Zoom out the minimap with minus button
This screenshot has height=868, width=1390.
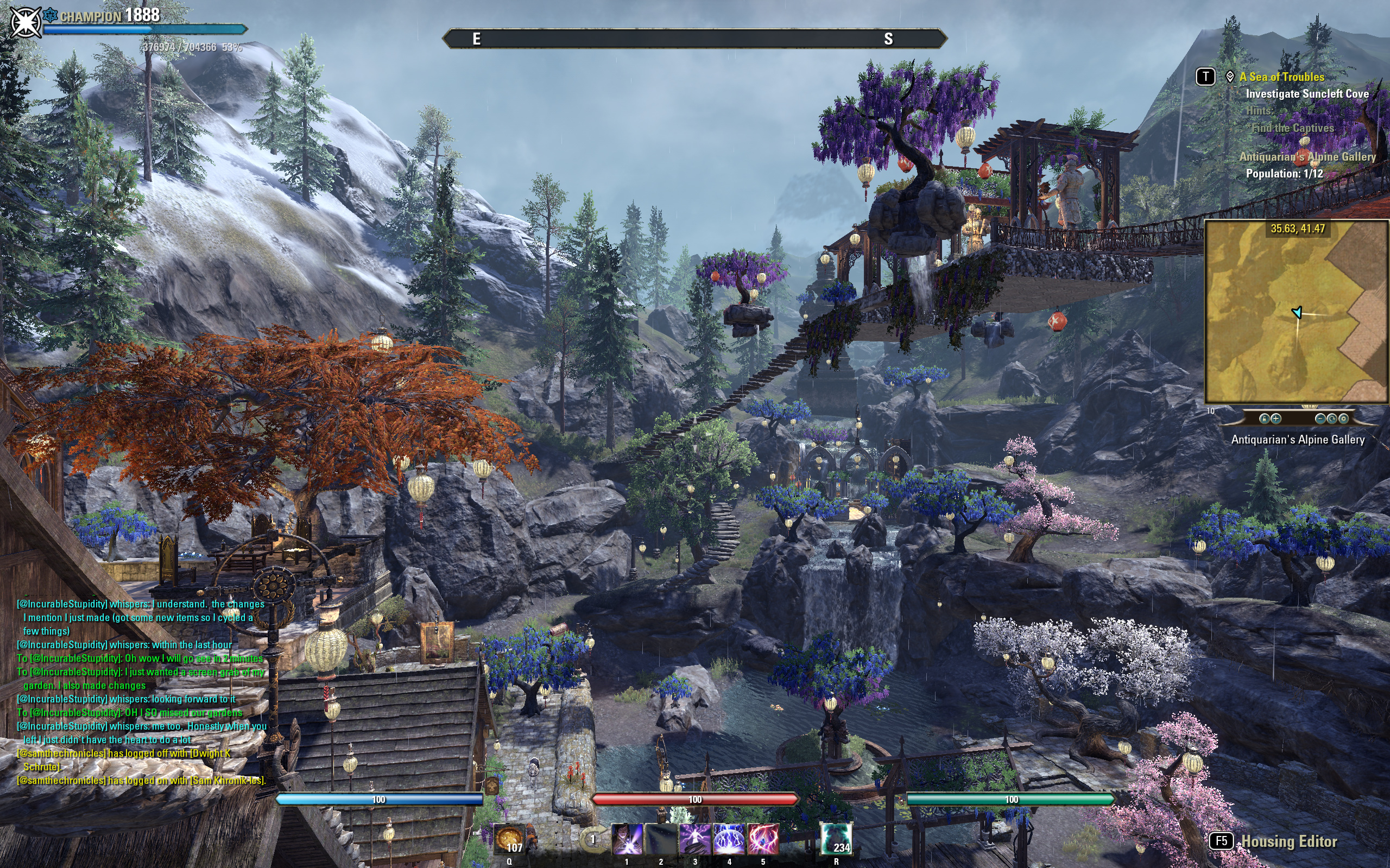pyautogui.click(x=1320, y=419)
